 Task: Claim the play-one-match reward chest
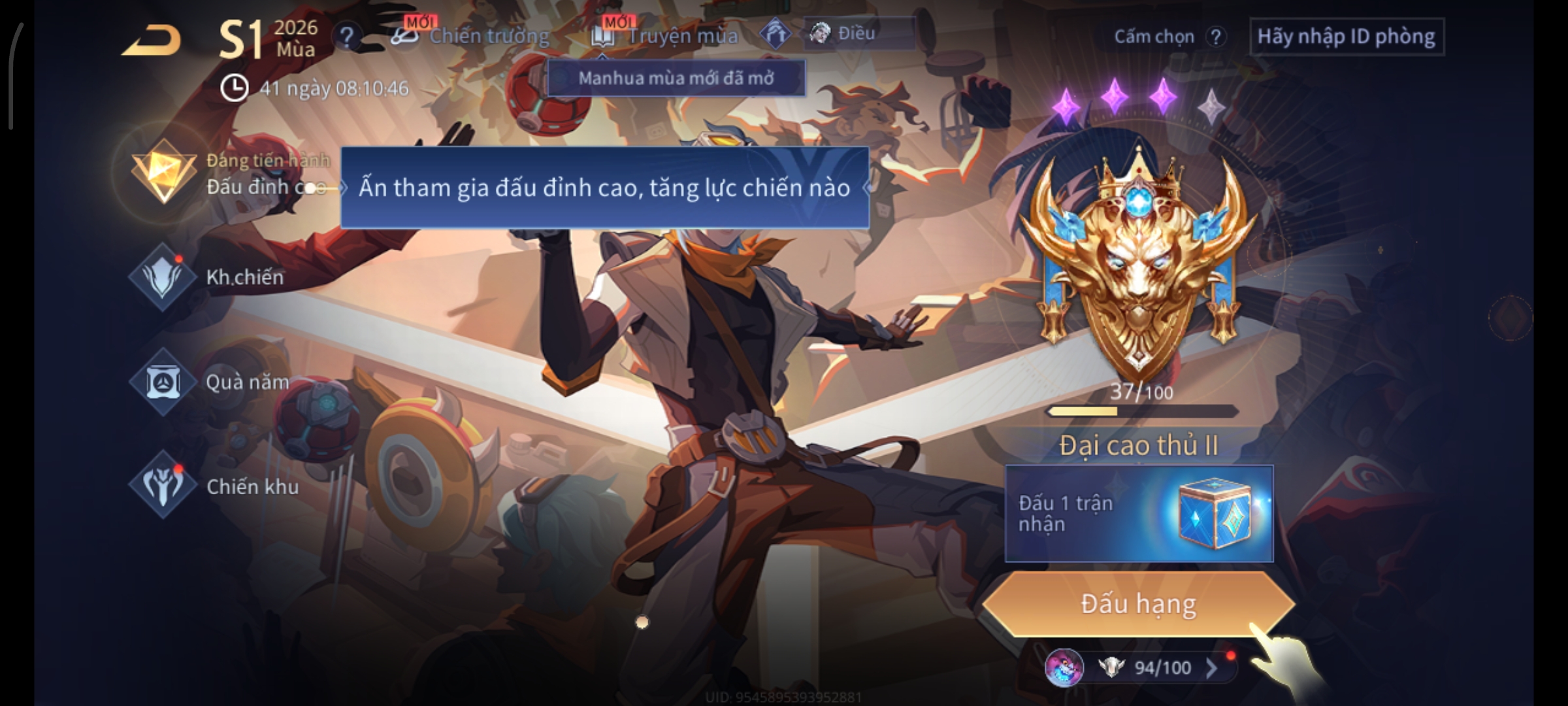(1214, 513)
